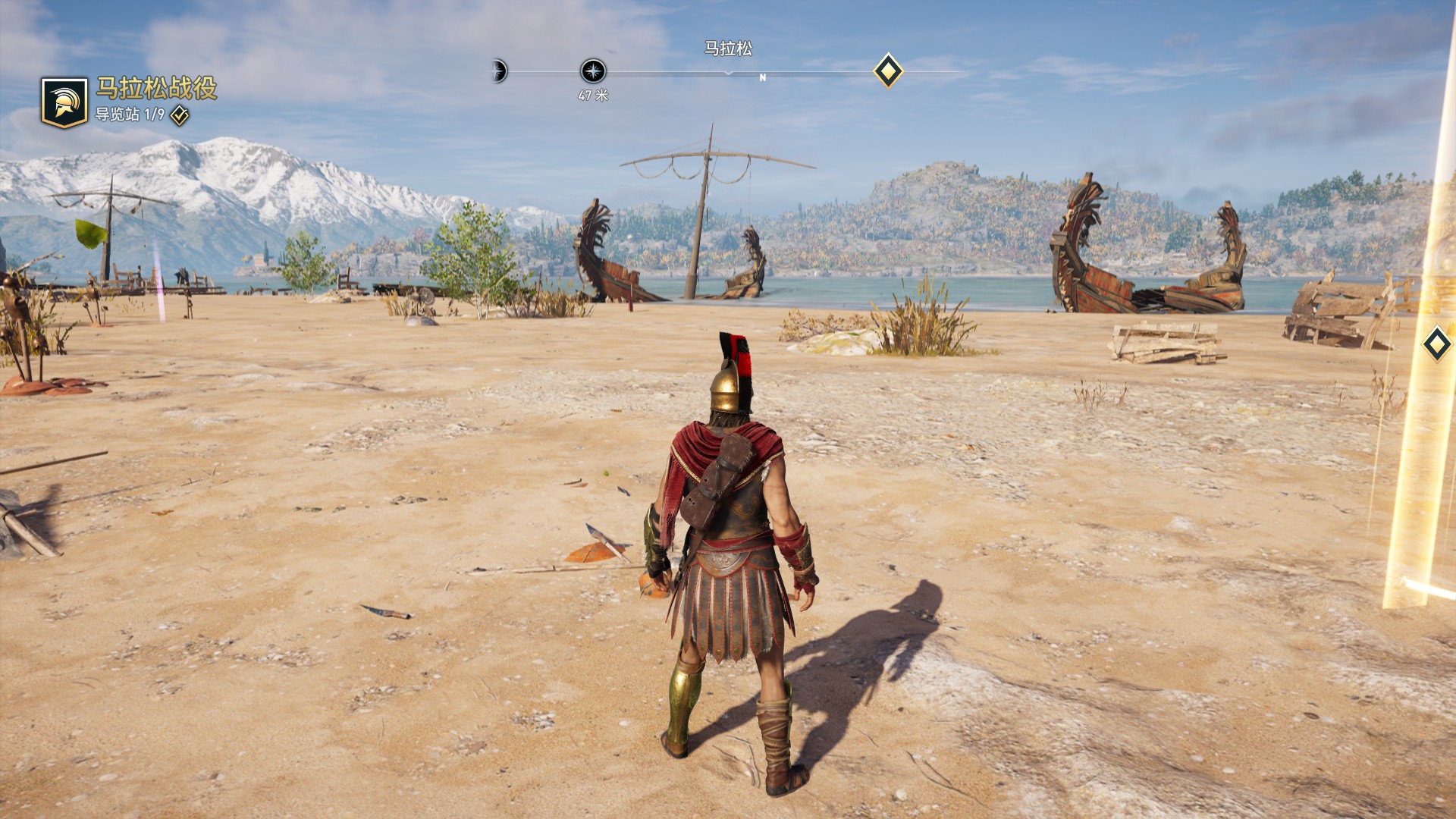
Task: Click the gold diamond marker on the compass
Action: point(888,71)
